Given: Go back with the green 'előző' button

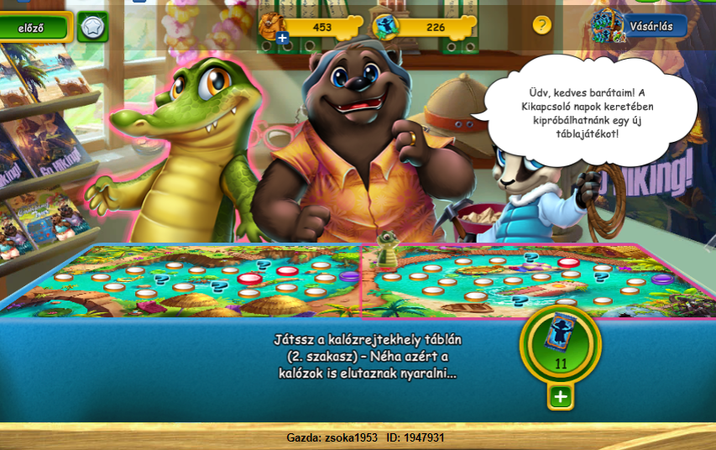Looking at the screenshot, I should (34, 26).
